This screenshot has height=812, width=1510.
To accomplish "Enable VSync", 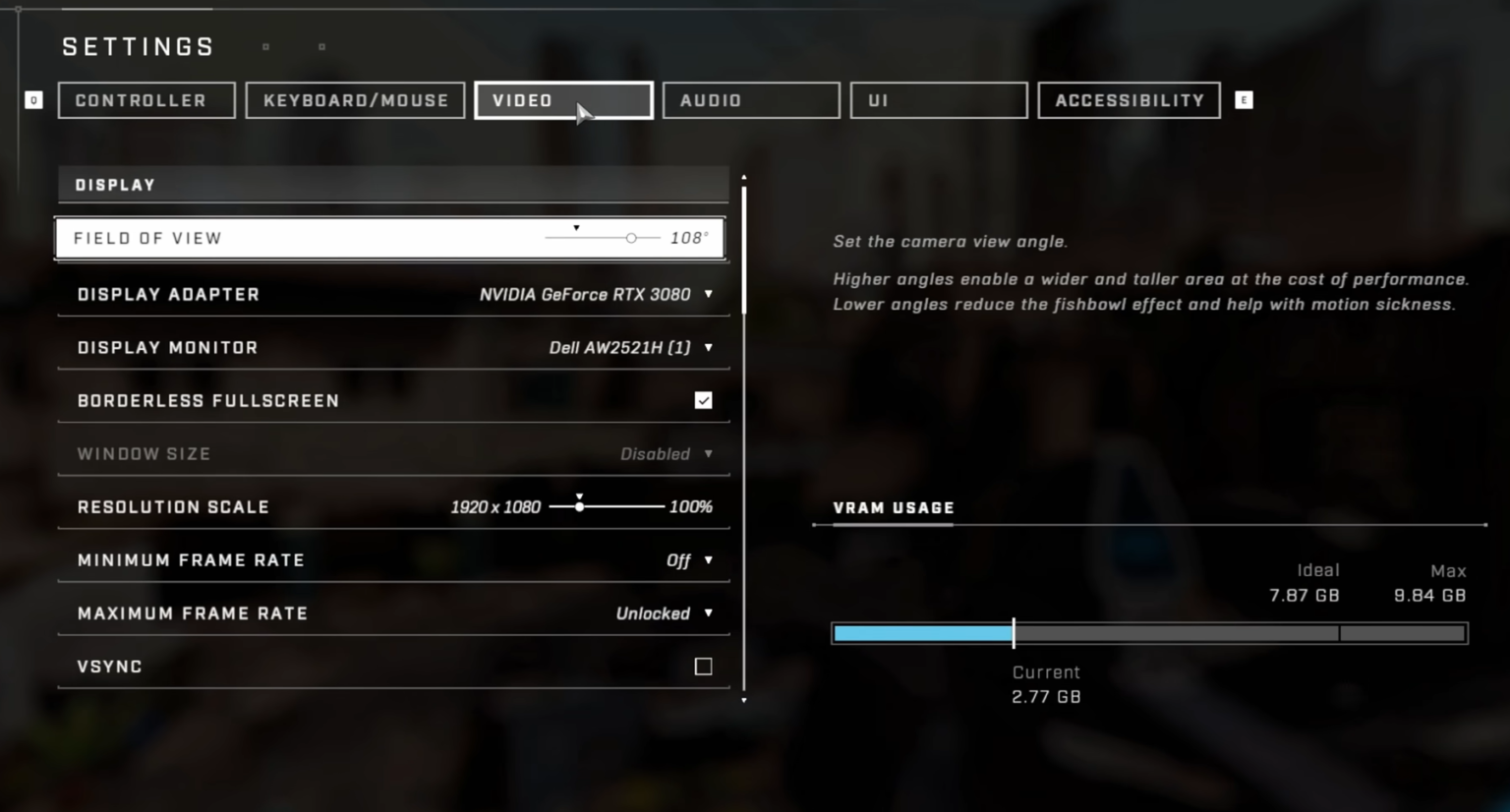I will (x=703, y=667).
